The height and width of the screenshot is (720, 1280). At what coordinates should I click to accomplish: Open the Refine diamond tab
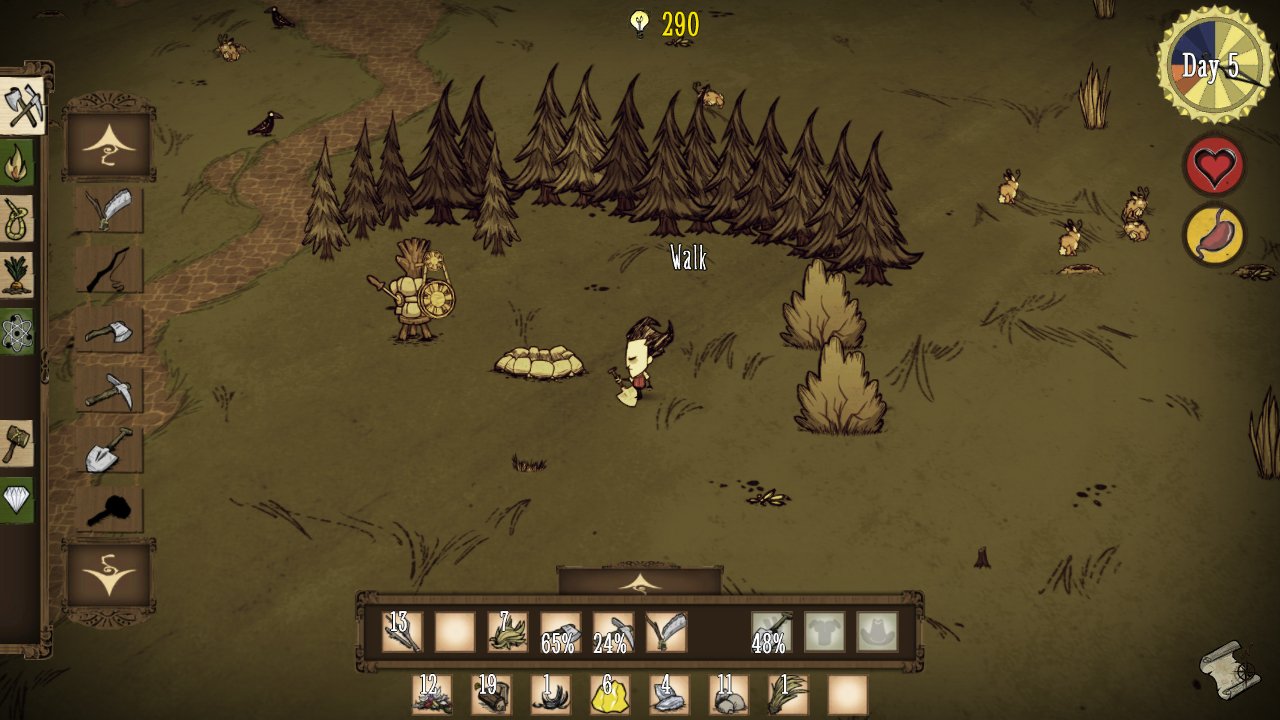(18, 497)
